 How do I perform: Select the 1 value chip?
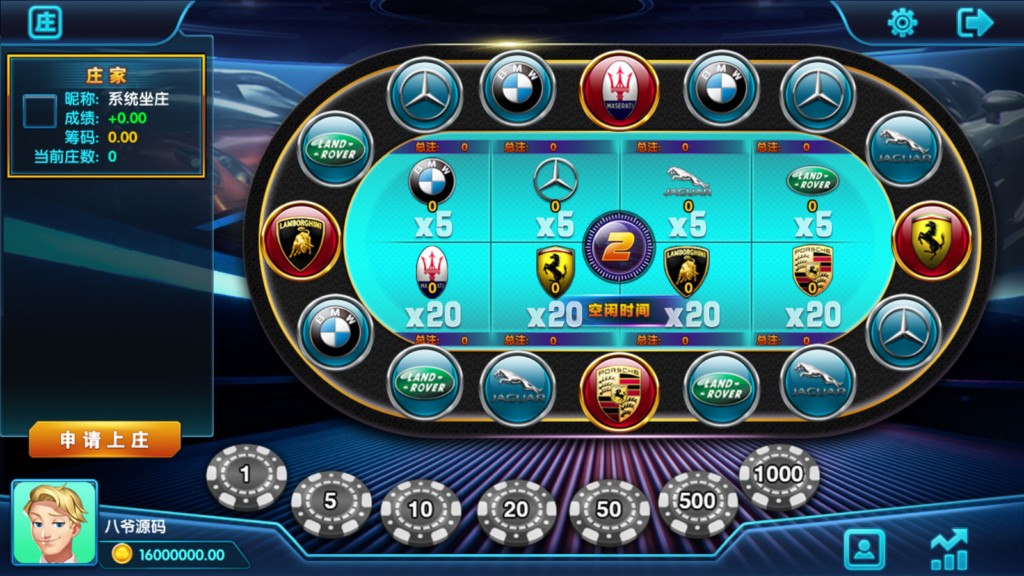(x=246, y=476)
